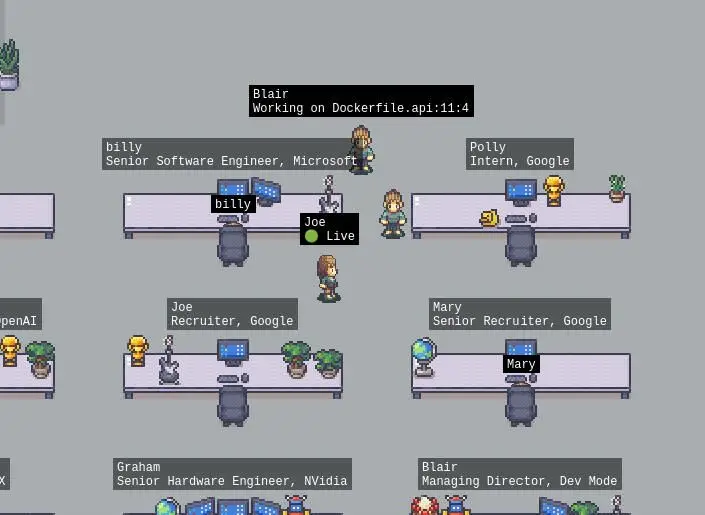The image size is (705, 515).
Task: Select Graham's Senior Hardware Engineer label
Action: (232, 474)
